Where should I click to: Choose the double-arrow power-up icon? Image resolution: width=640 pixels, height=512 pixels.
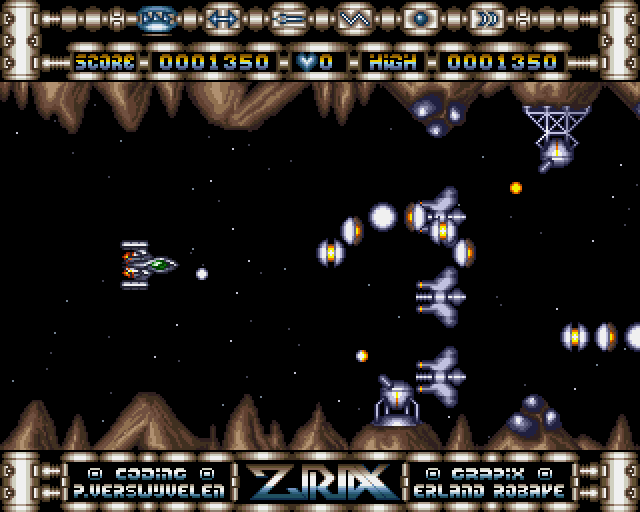coord(222,18)
